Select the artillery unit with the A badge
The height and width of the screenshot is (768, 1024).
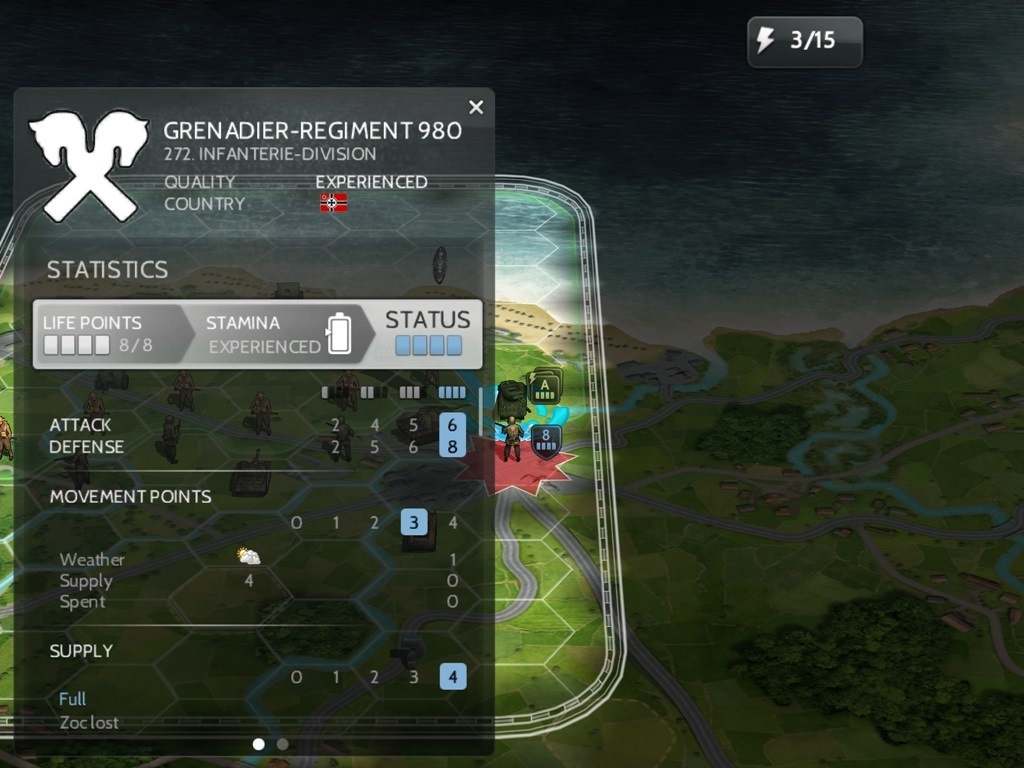[512, 398]
